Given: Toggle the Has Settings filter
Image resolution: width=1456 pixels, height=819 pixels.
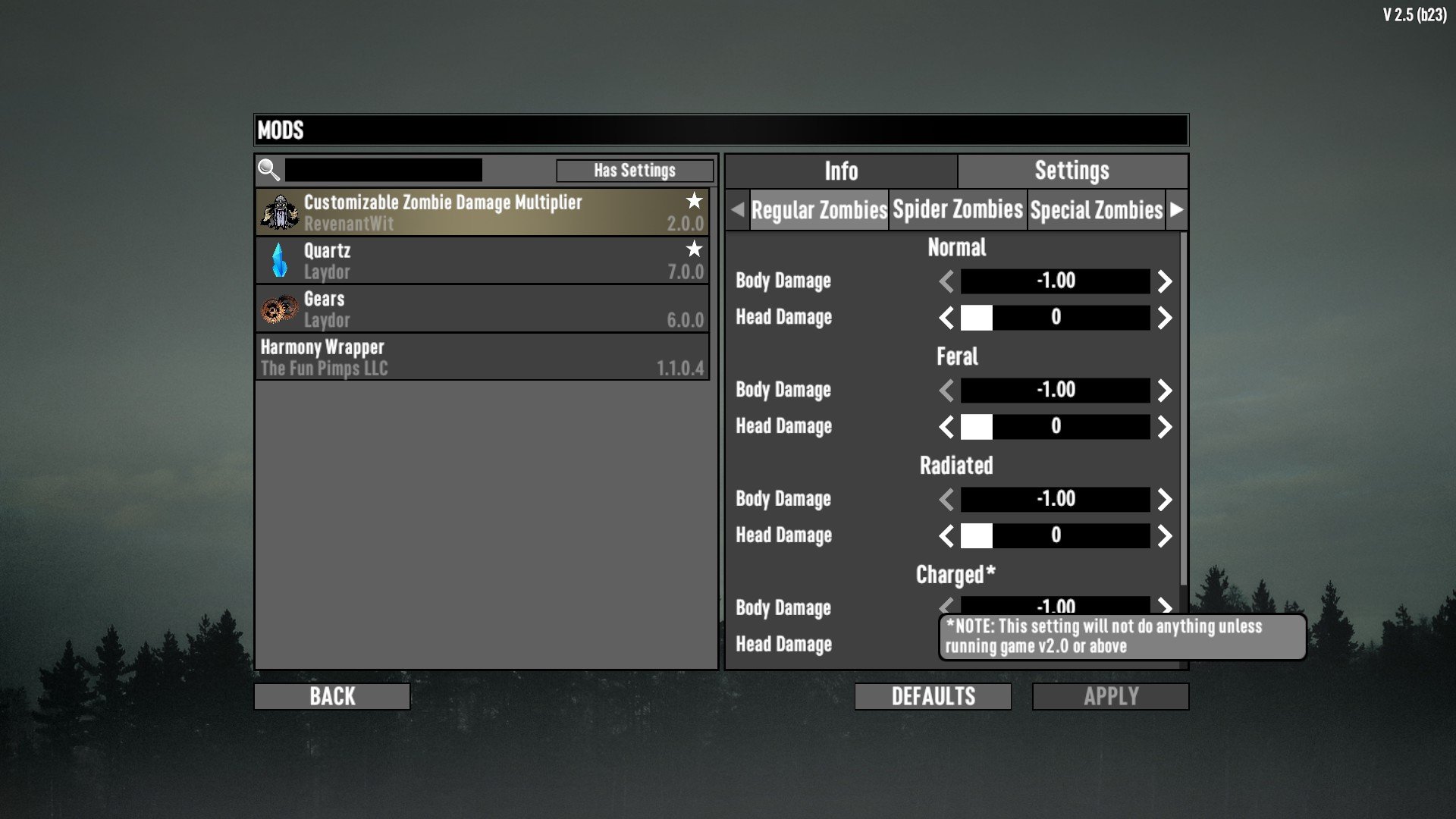Looking at the screenshot, I should tap(634, 171).
